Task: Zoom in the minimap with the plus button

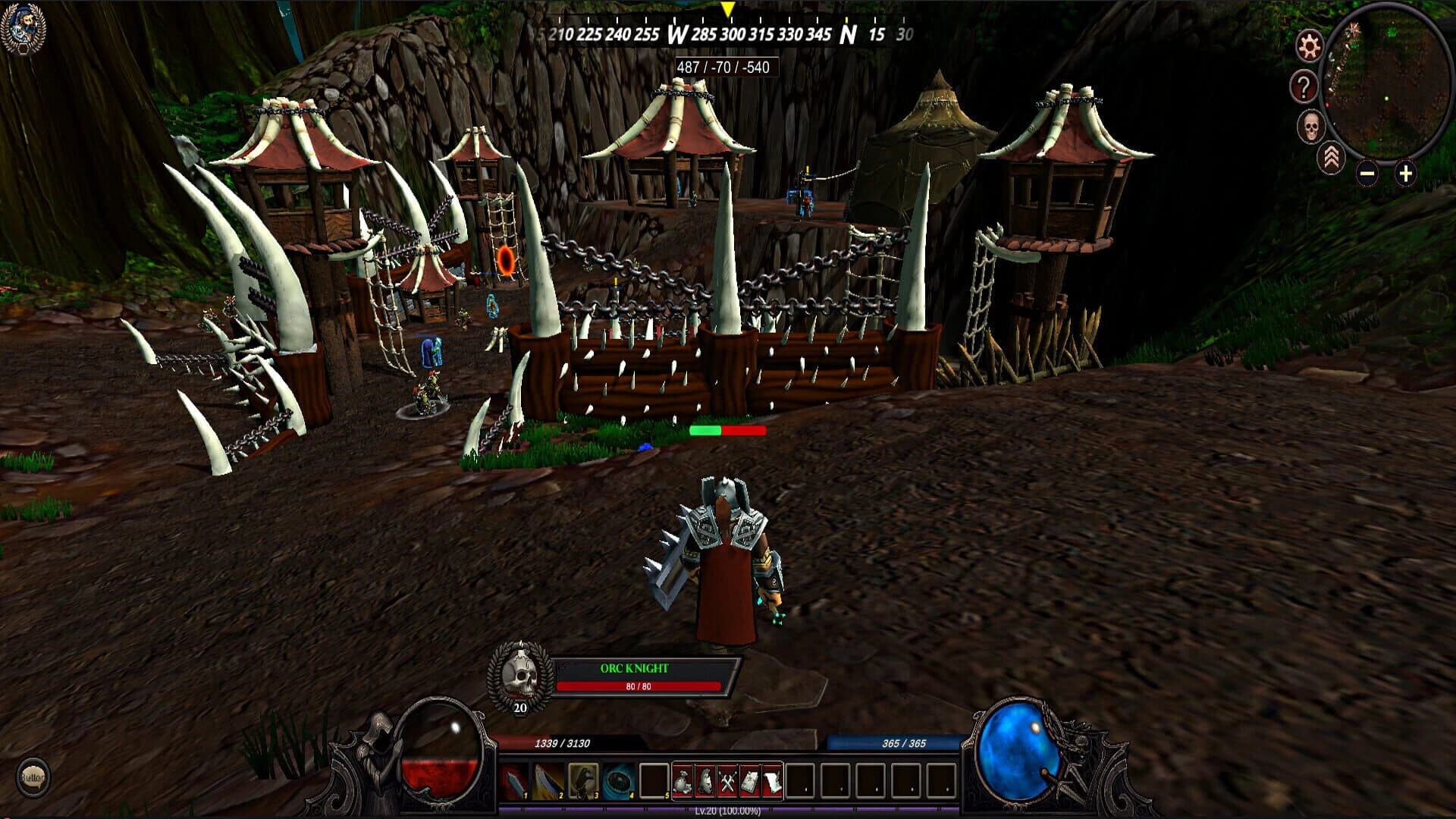Action: click(1405, 174)
